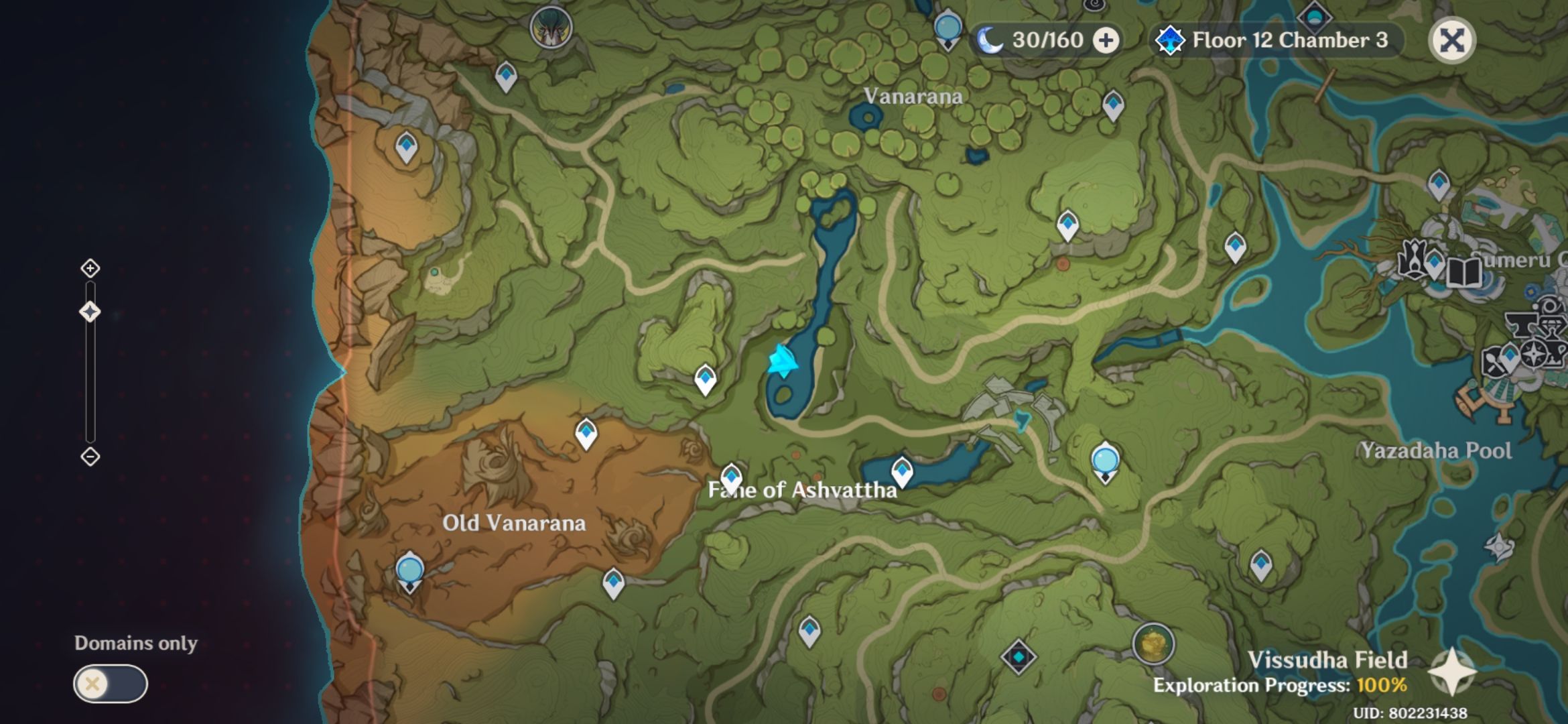Viewport: 1568px width, 724px height.
Task: Click the domain icon near Vissudha Field
Action: click(x=1018, y=656)
